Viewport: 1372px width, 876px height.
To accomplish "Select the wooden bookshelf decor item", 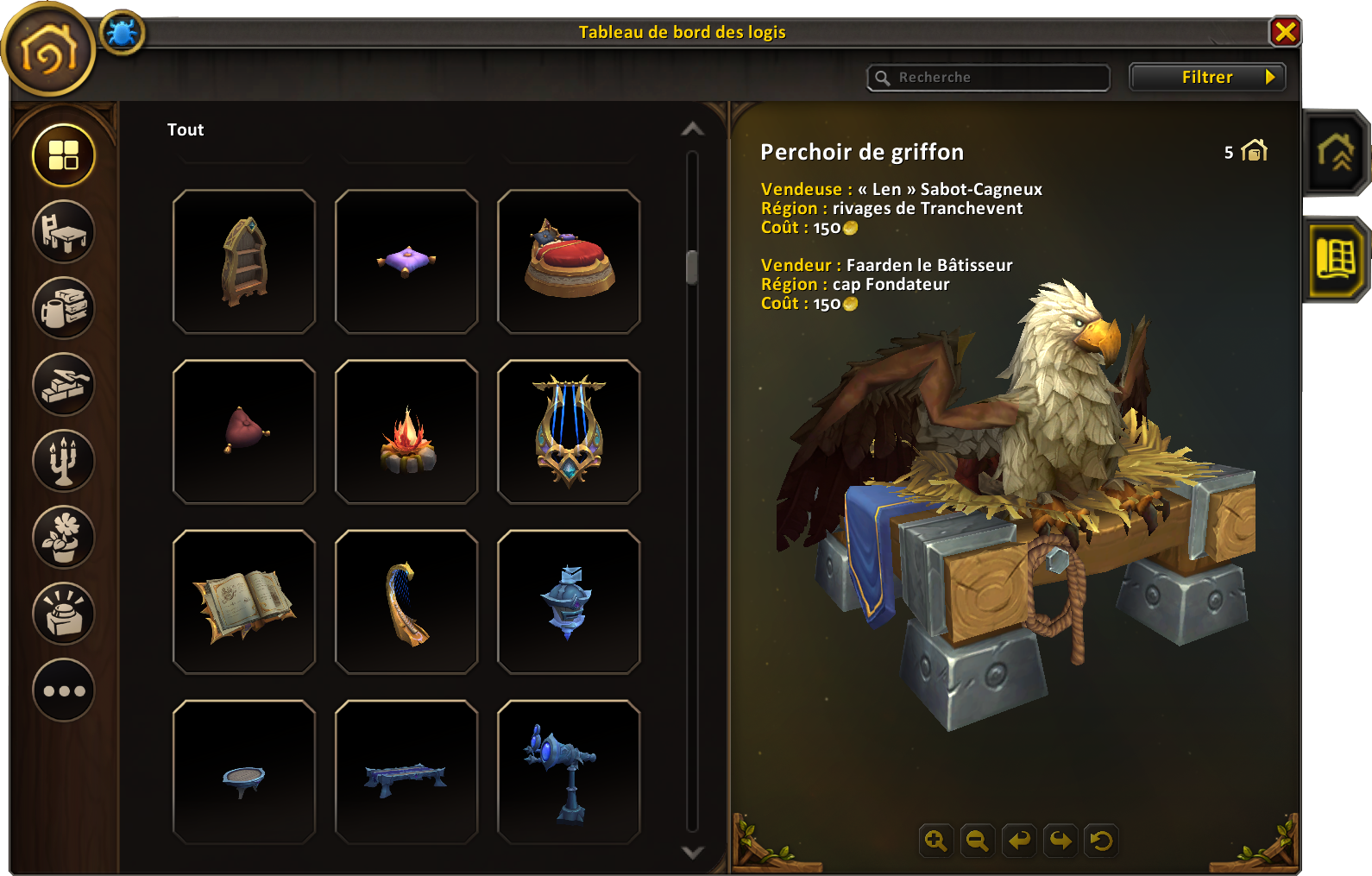I will point(244,262).
